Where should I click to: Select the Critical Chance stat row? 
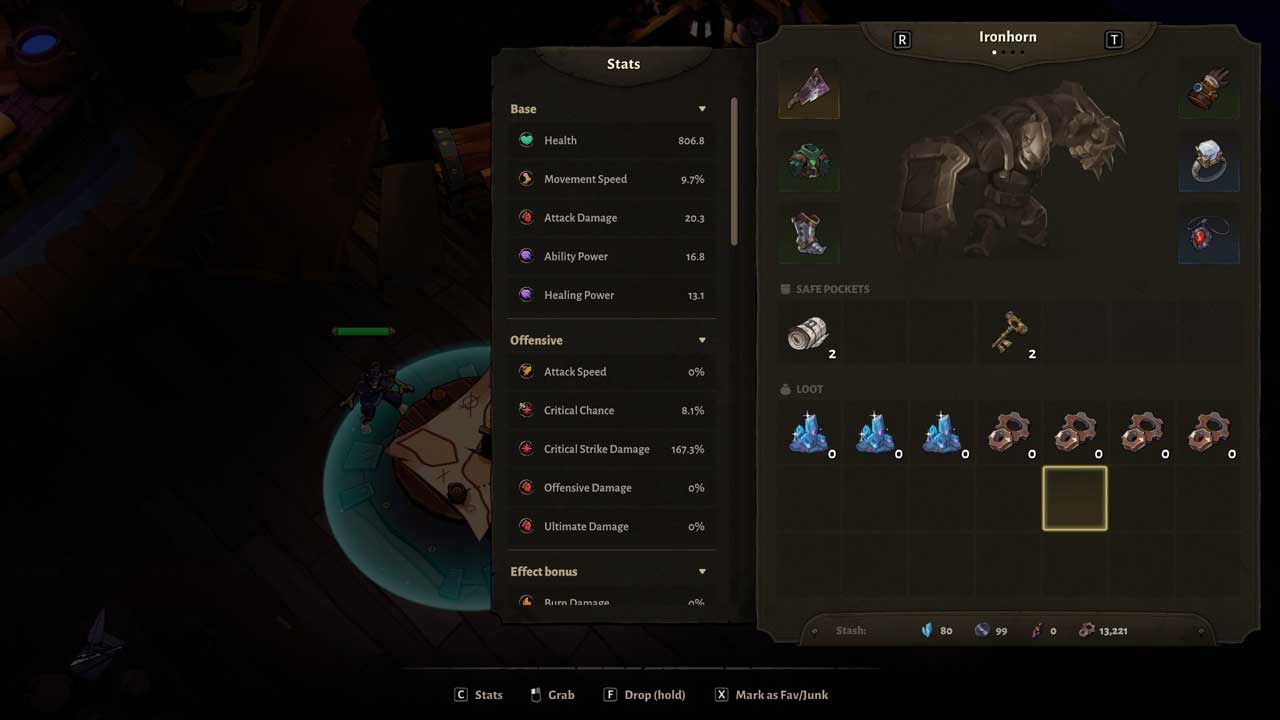(x=612, y=411)
